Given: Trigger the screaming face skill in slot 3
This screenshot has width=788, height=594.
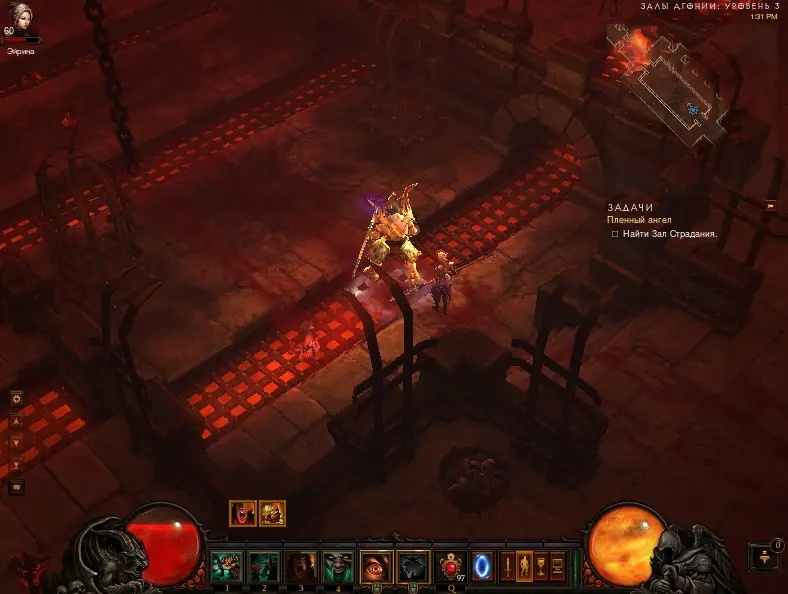Looking at the screenshot, I should (300, 566).
